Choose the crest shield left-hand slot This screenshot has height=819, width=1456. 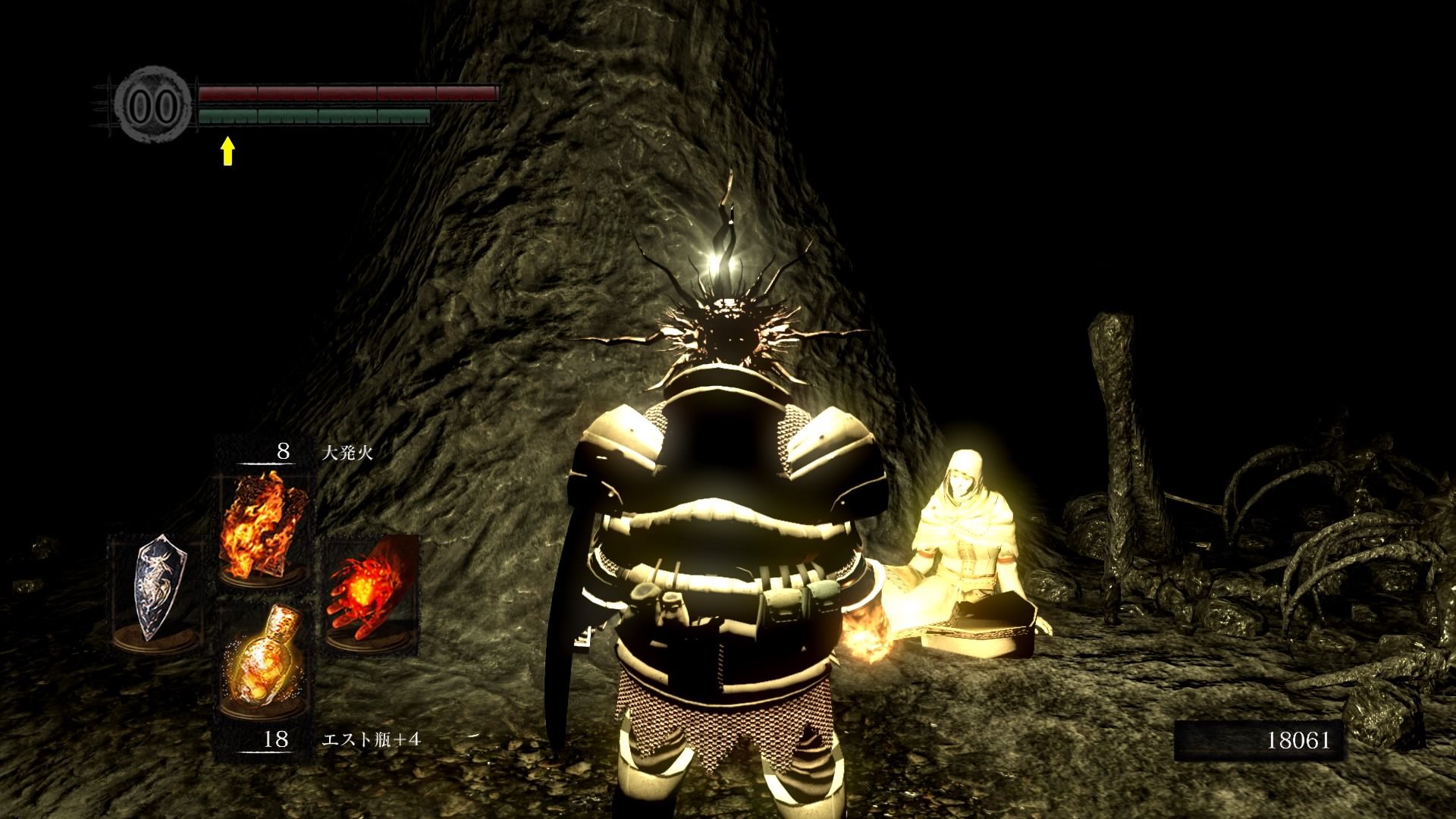coord(155,590)
